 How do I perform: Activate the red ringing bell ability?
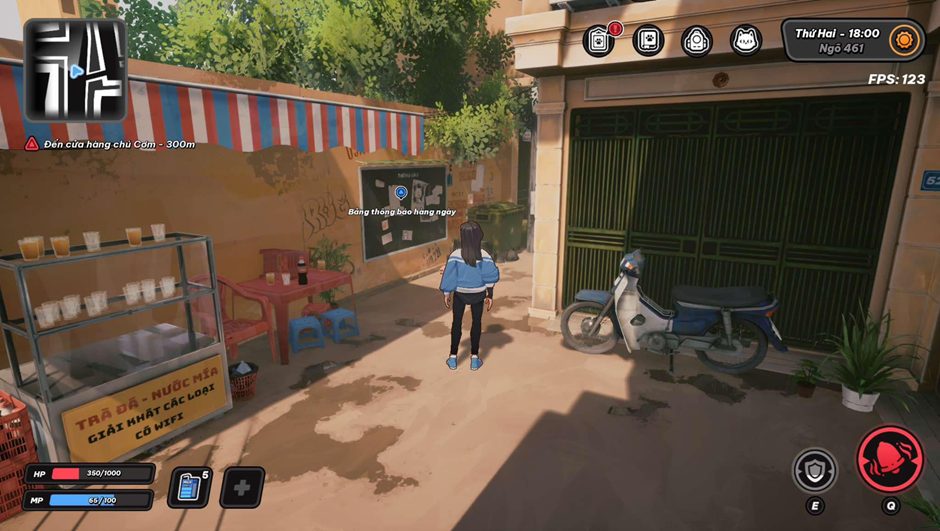coord(890,459)
